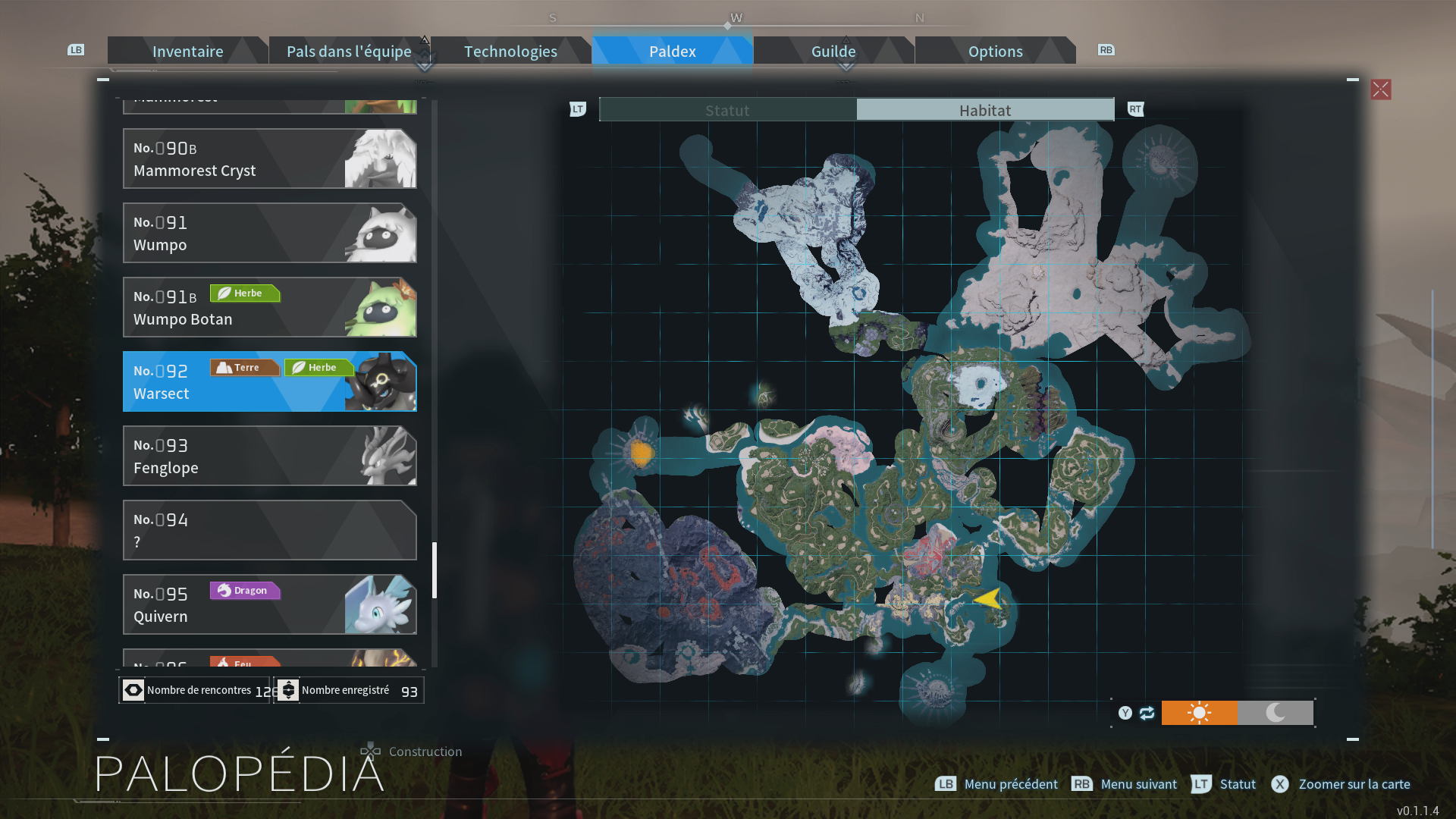This screenshot has width=1456, height=819.
Task: Choose the Wumpo entry No.091
Action: pyautogui.click(x=269, y=233)
